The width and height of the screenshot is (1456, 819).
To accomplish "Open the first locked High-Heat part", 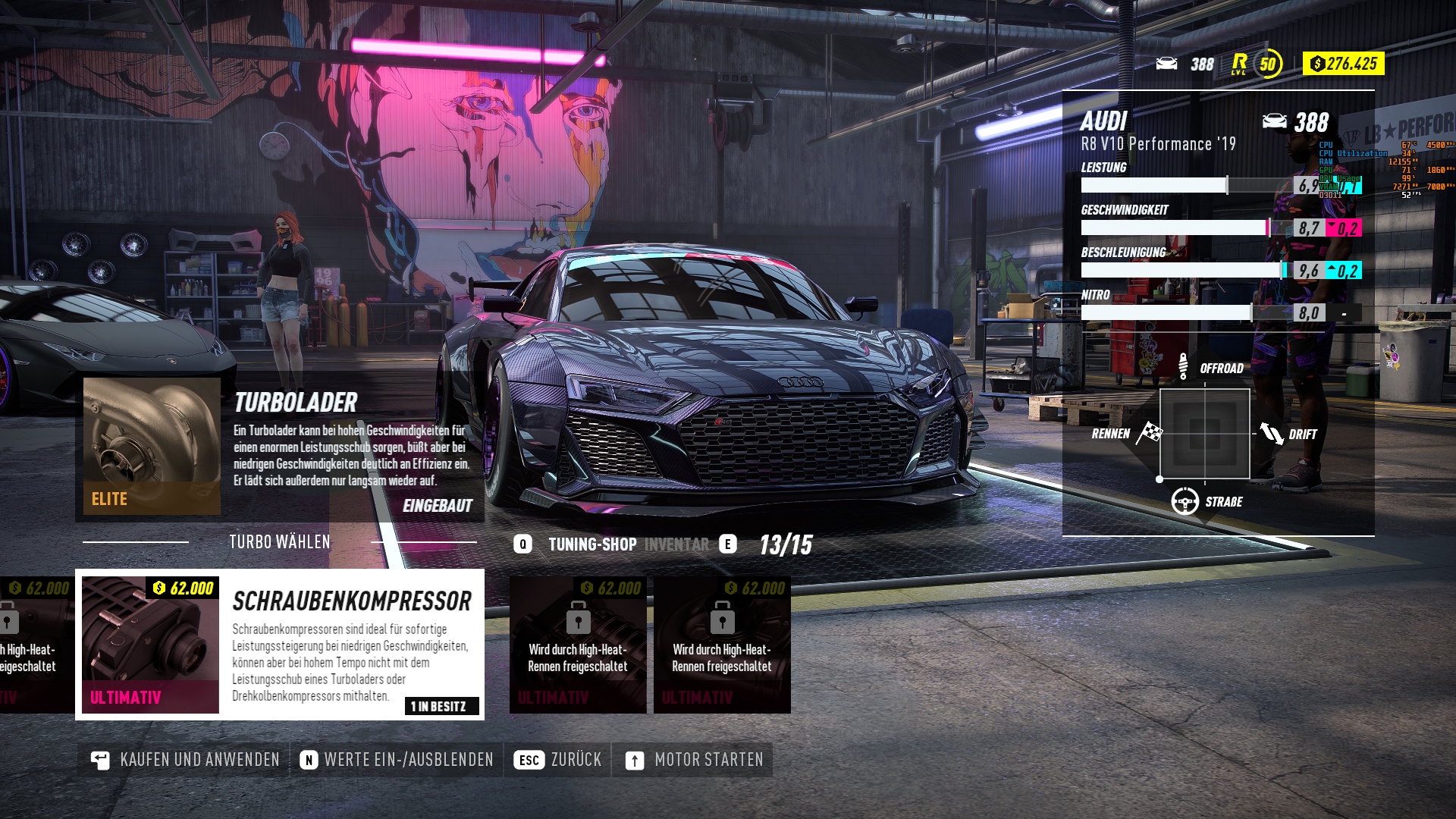I will (x=578, y=645).
